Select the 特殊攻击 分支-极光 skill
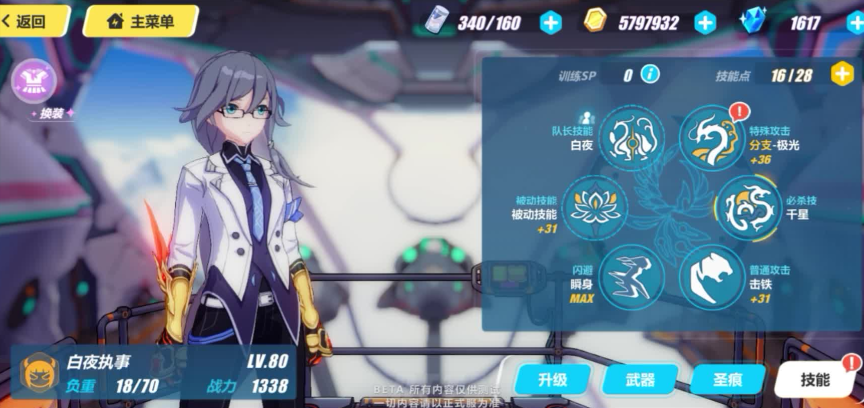This screenshot has width=864, height=408. click(712, 138)
